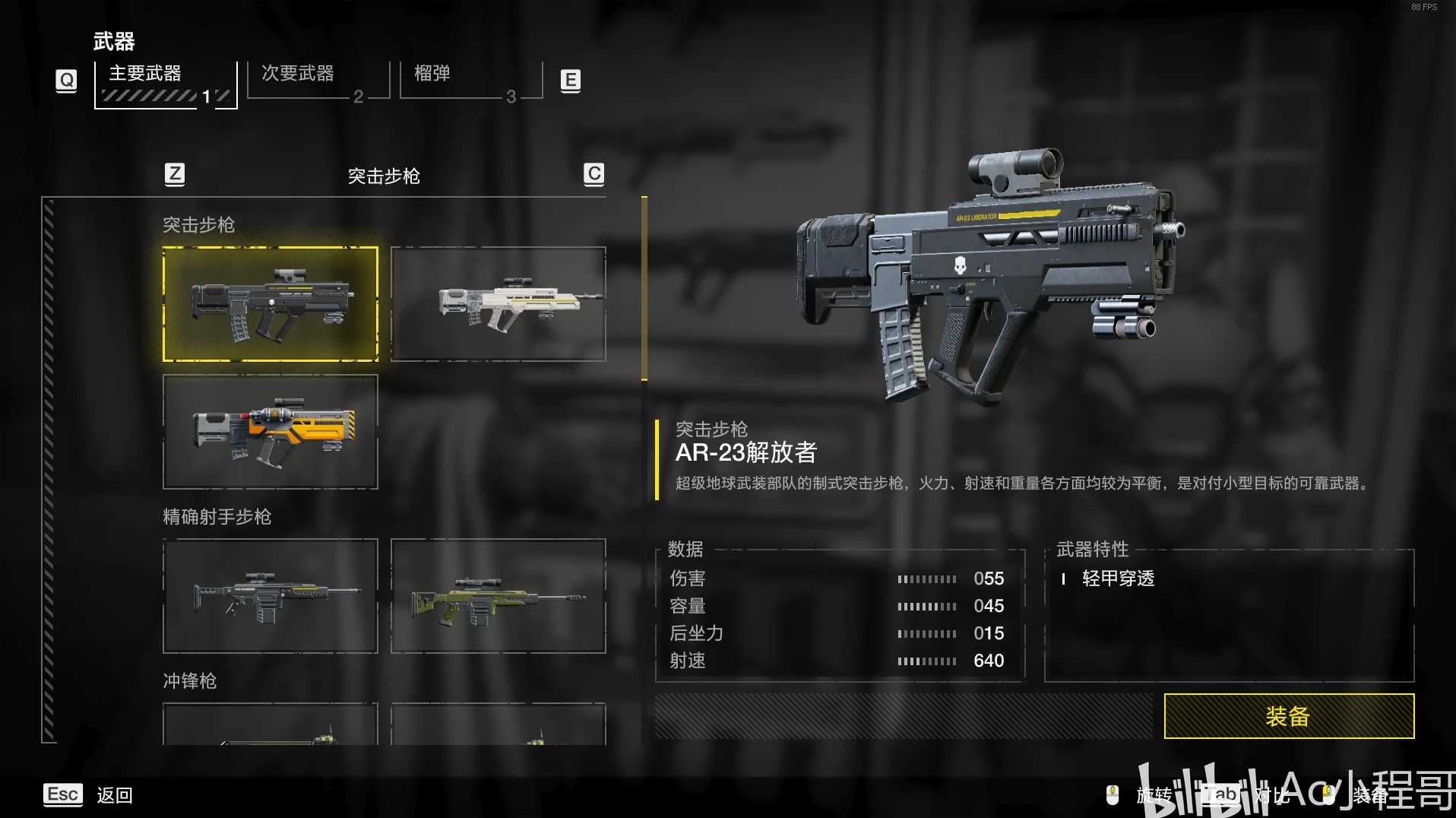Select the AR-23 Liberator black rifle tile
The width and height of the screenshot is (1456, 818).
pos(271,304)
